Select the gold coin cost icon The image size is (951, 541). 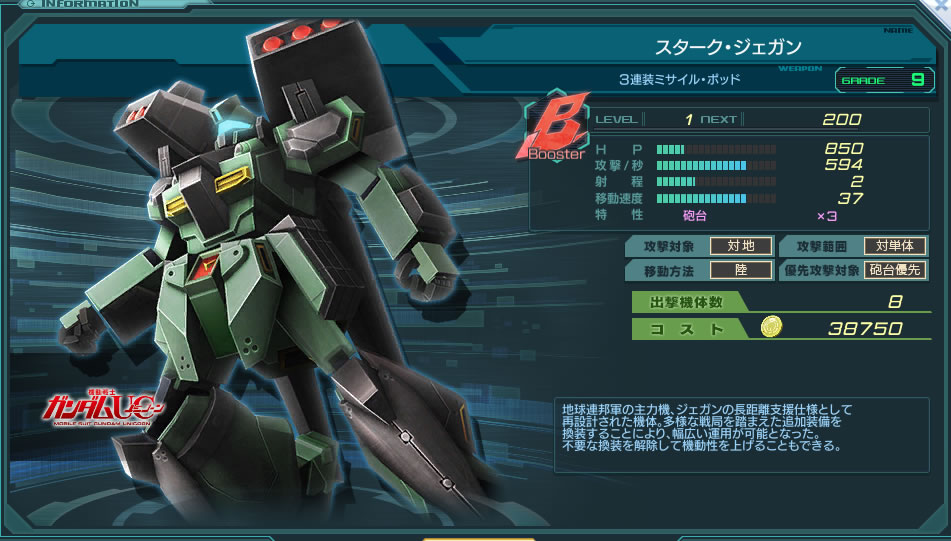point(770,327)
